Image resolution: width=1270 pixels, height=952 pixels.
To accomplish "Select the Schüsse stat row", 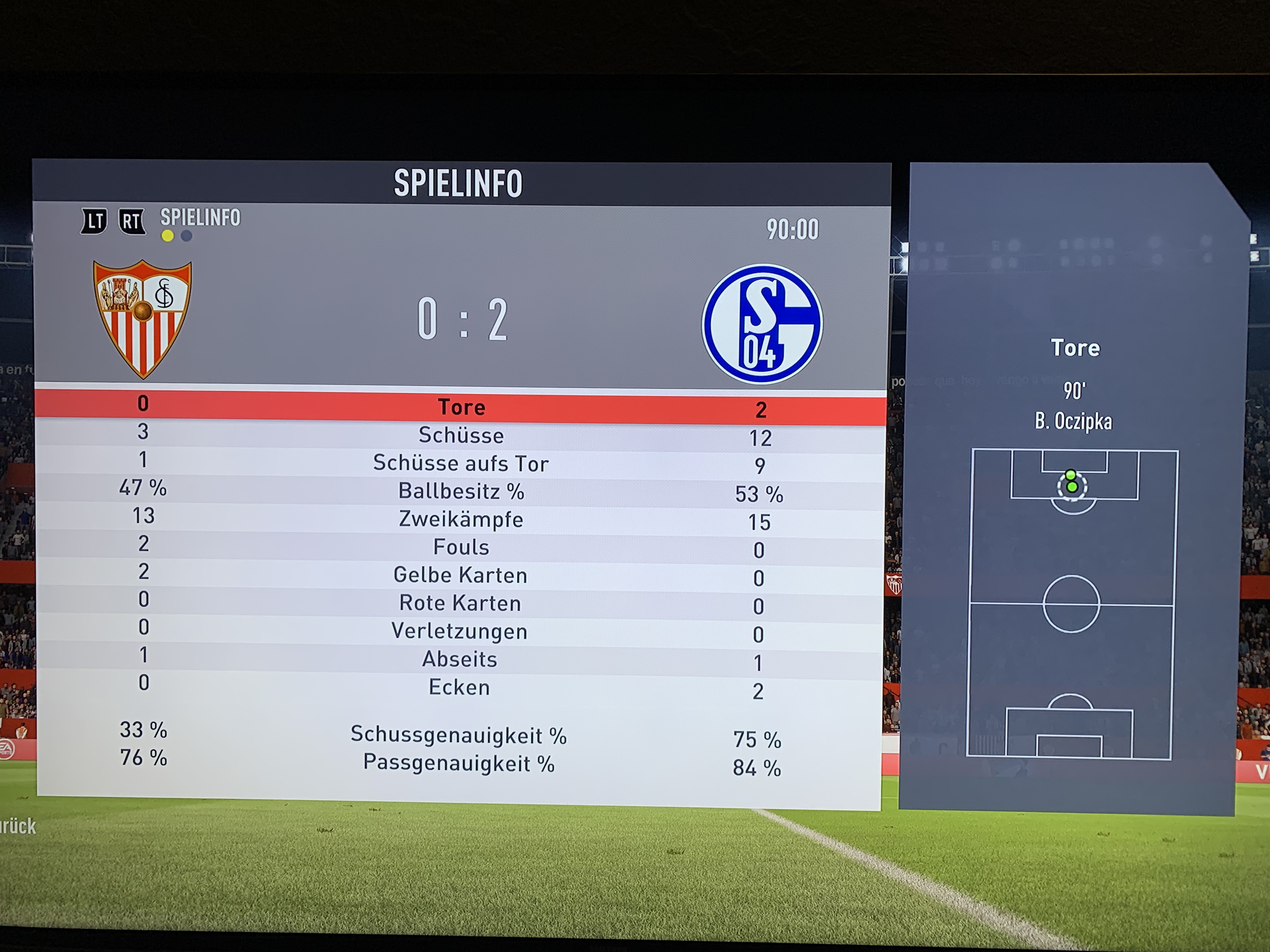I will click(x=461, y=435).
